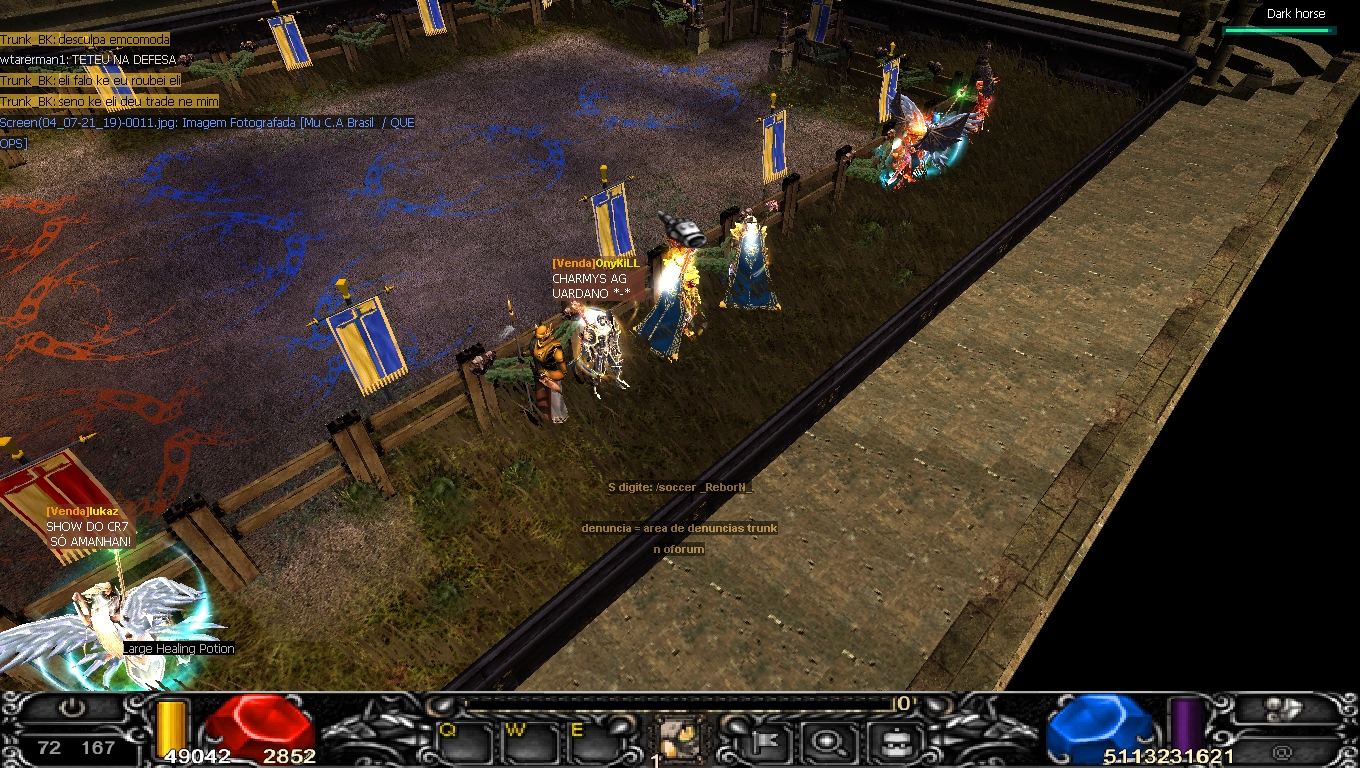The width and height of the screenshot is (1360, 768).
Task: Click the magnifying glass button
Action: [828, 741]
